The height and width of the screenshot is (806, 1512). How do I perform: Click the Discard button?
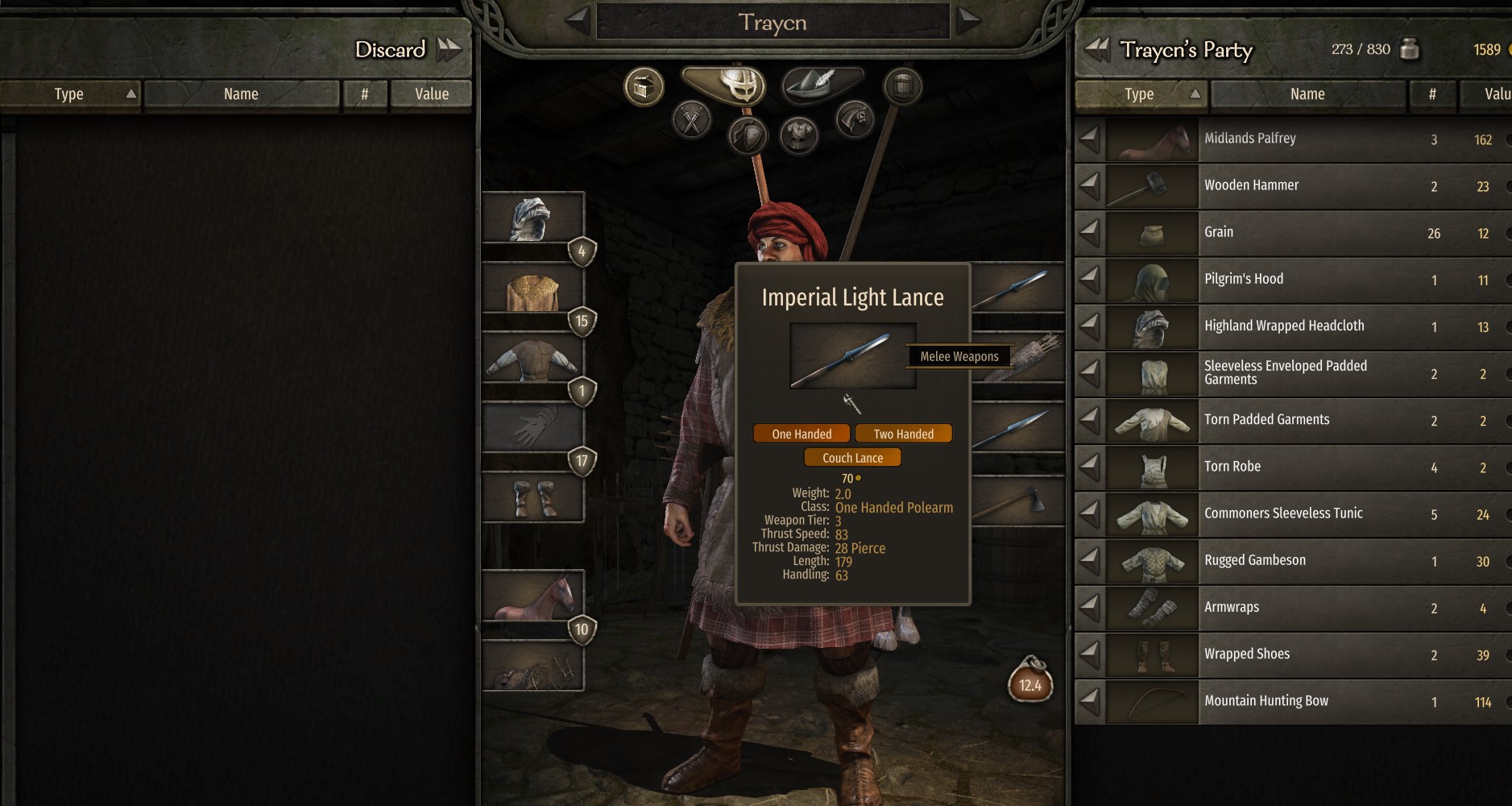(390, 49)
